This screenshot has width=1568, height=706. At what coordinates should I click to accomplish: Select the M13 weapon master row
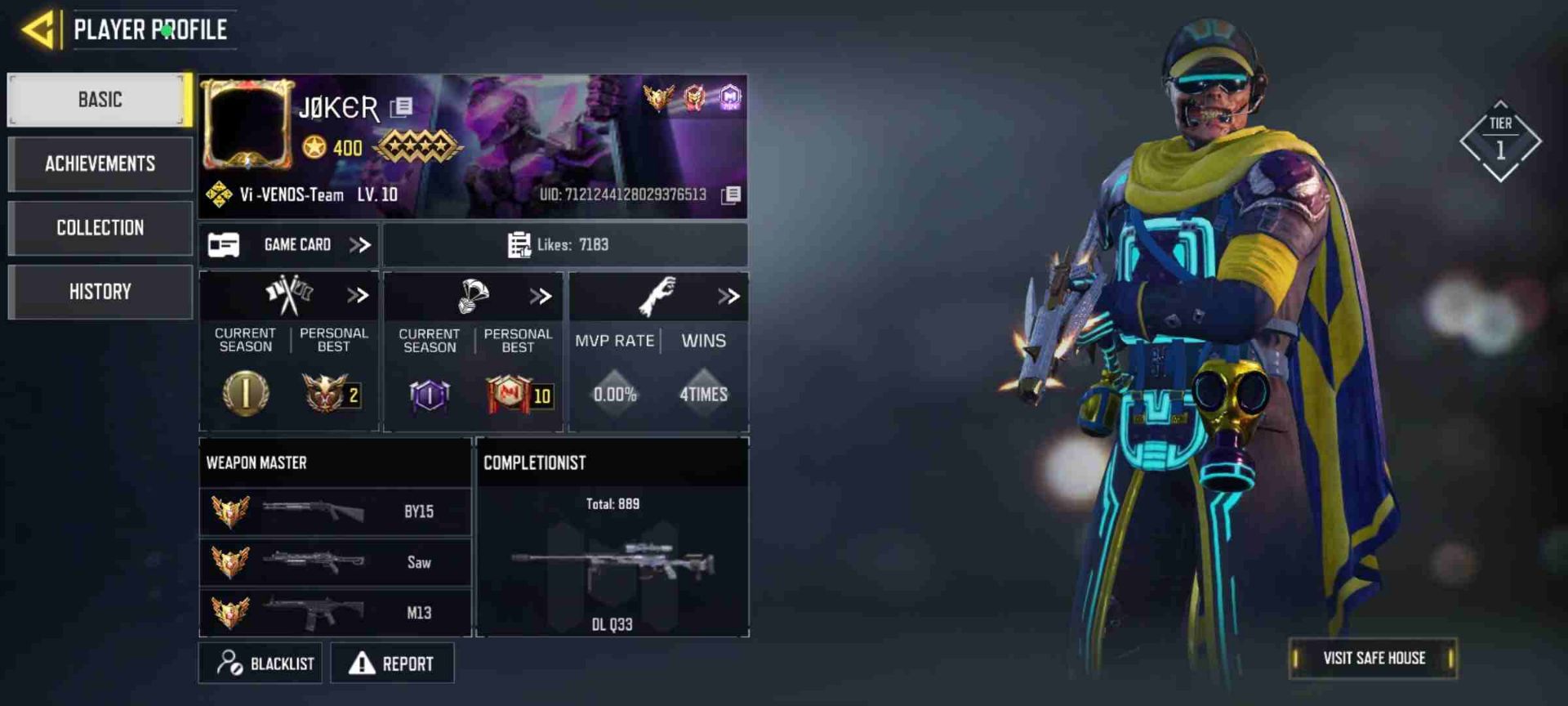point(335,612)
